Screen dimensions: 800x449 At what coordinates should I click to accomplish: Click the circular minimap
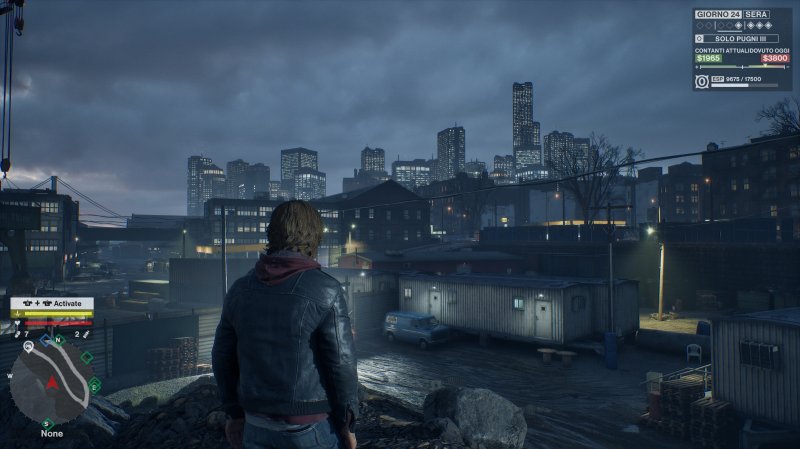[x=52, y=384]
